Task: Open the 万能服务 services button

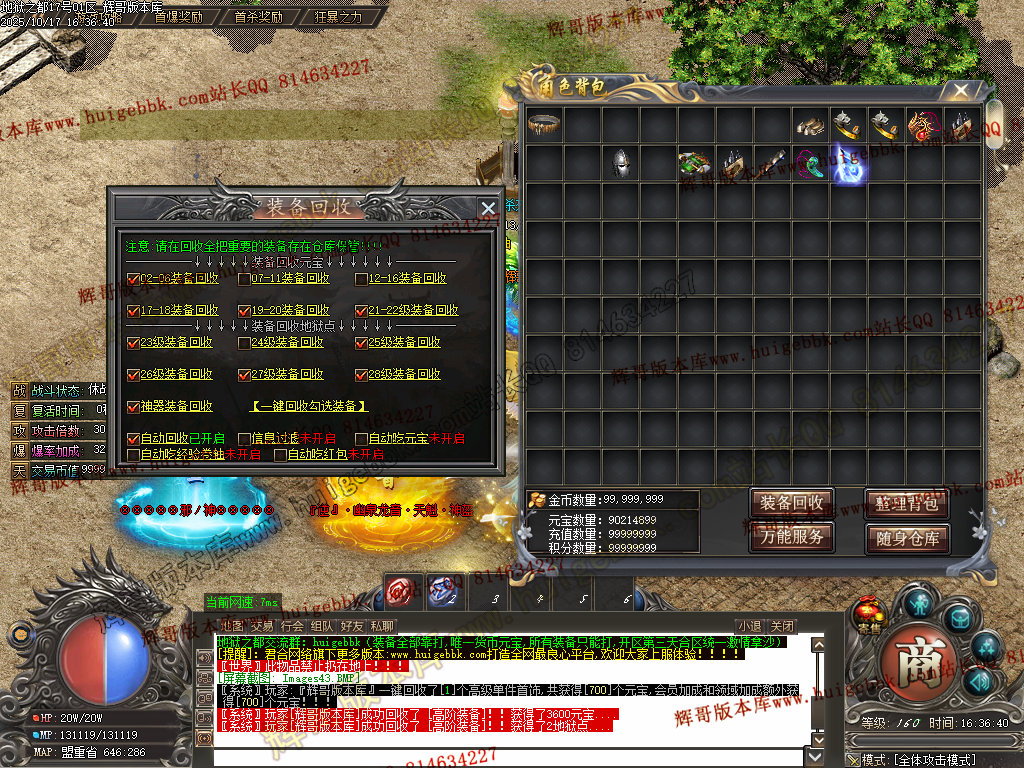Action: (x=791, y=537)
